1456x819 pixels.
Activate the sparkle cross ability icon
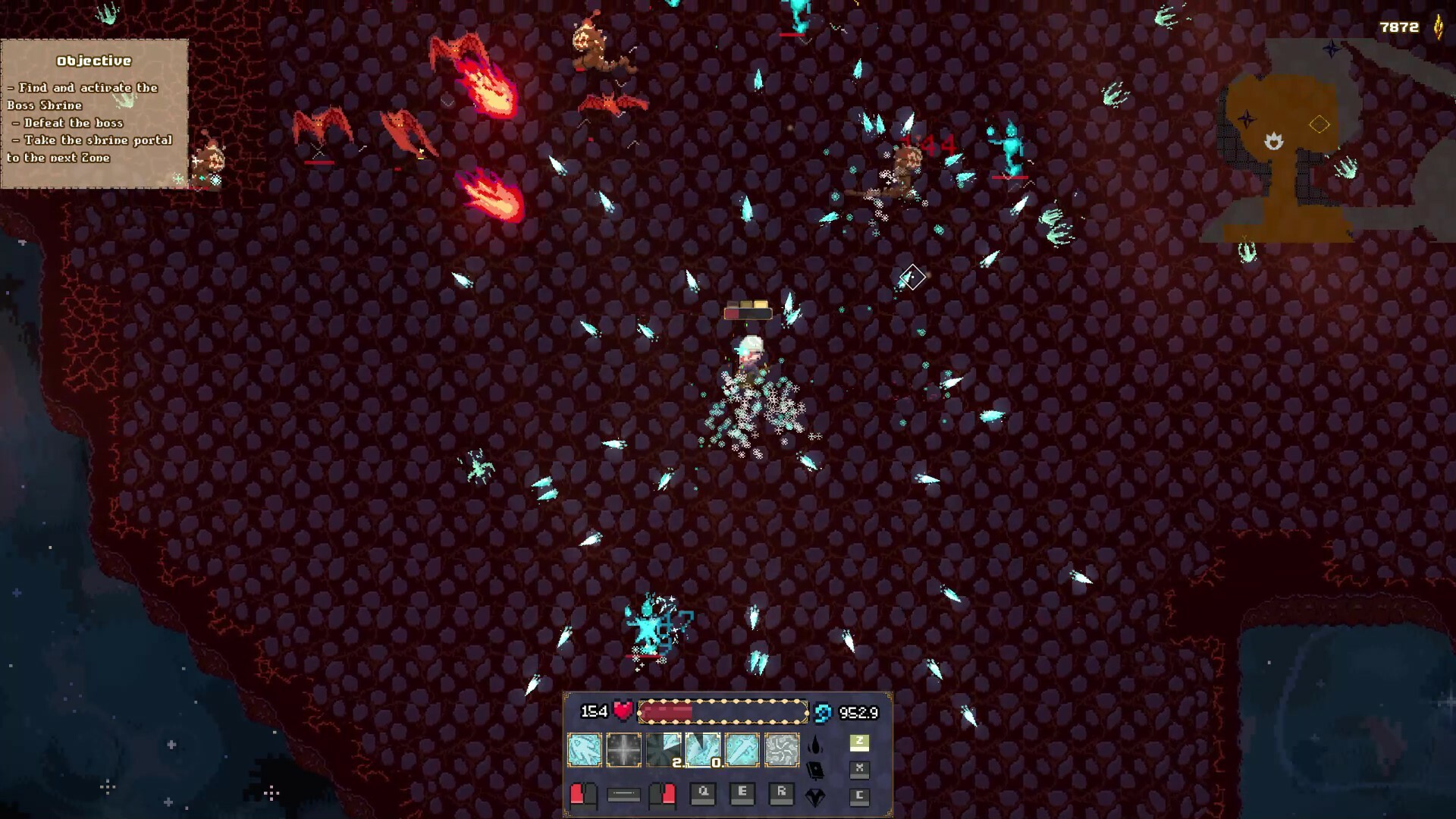pos(623,748)
